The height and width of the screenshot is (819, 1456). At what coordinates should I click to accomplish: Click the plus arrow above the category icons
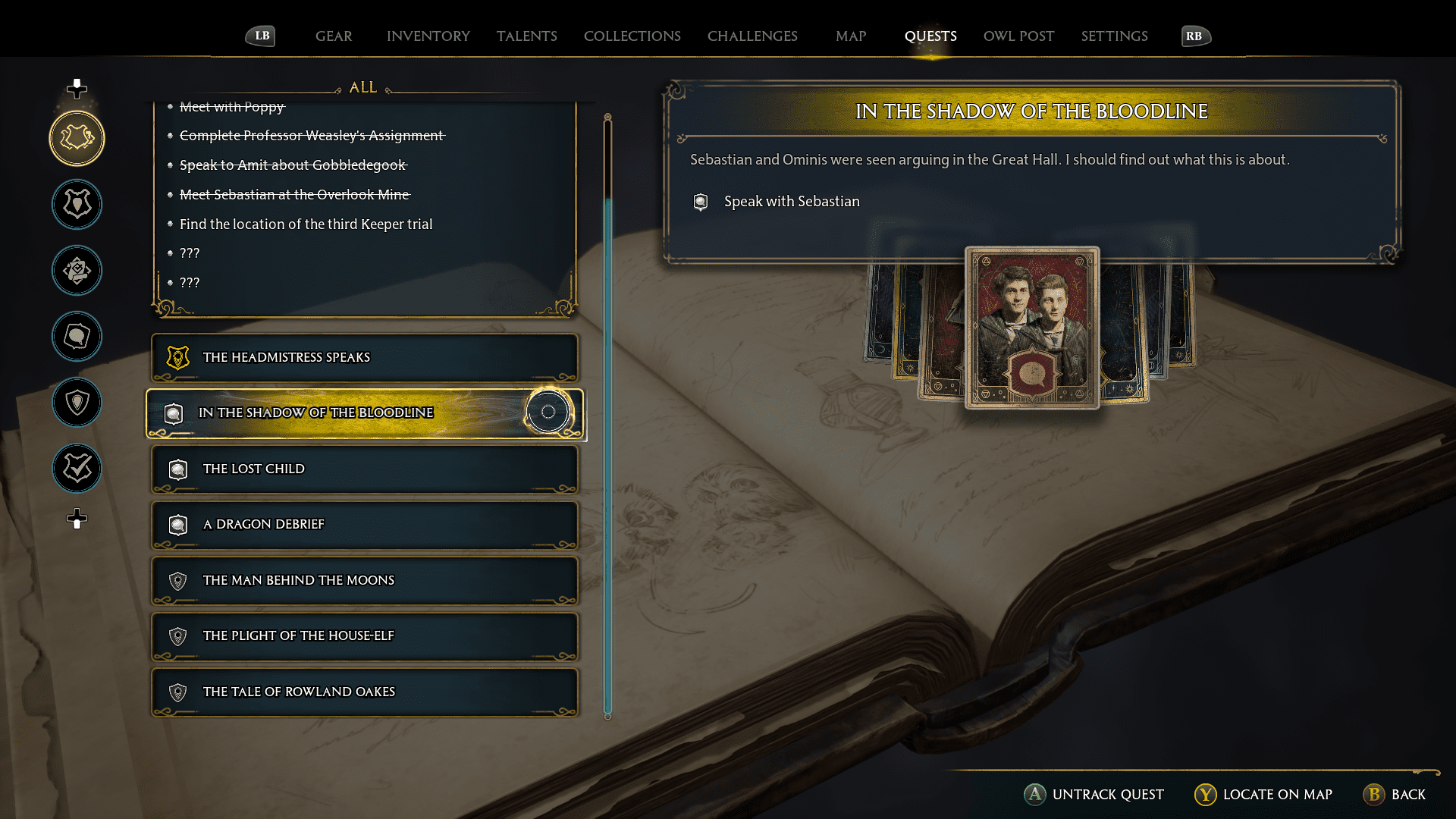tap(76, 89)
